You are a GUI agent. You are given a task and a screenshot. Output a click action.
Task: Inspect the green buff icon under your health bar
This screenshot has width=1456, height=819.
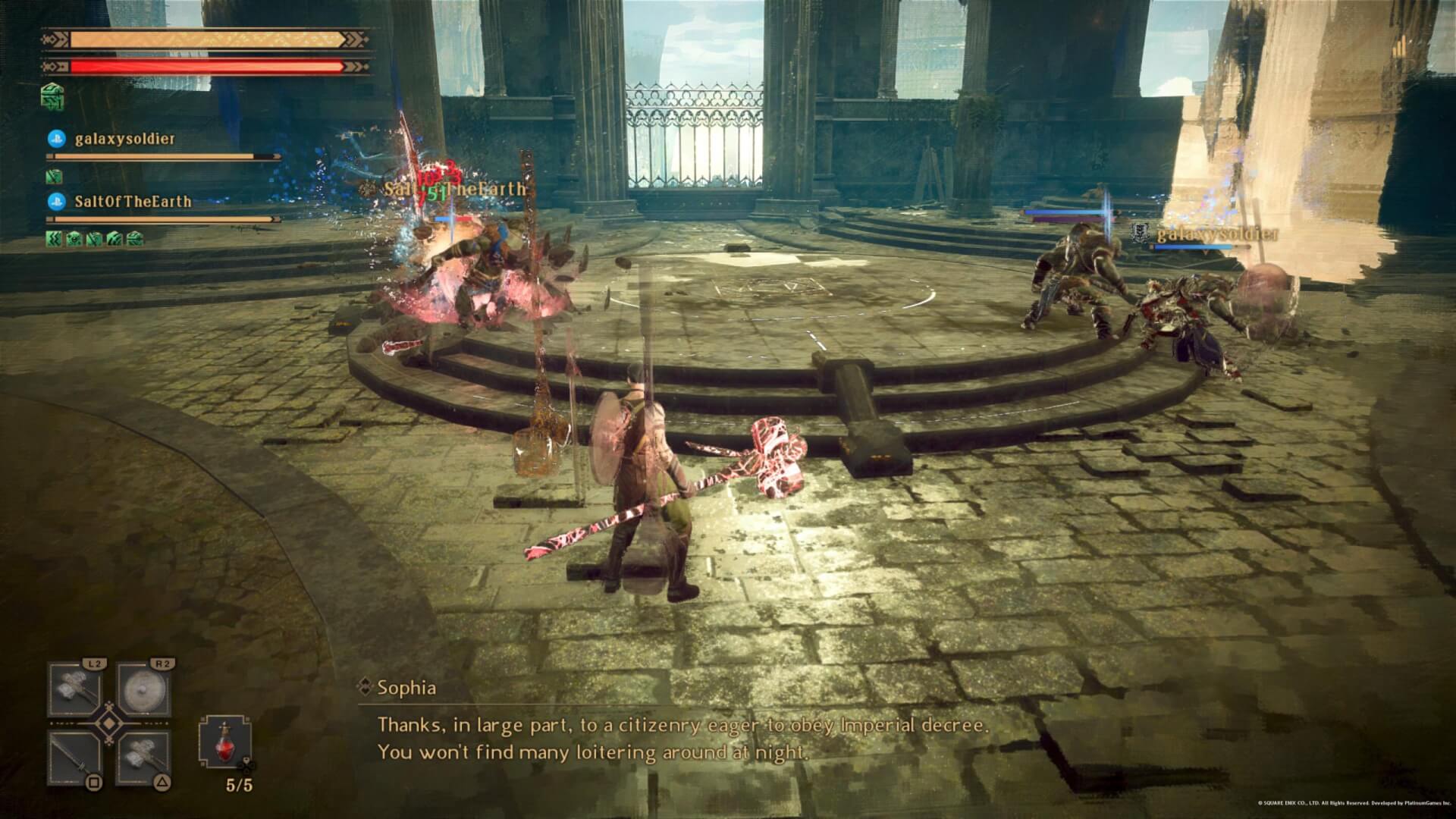(52, 96)
